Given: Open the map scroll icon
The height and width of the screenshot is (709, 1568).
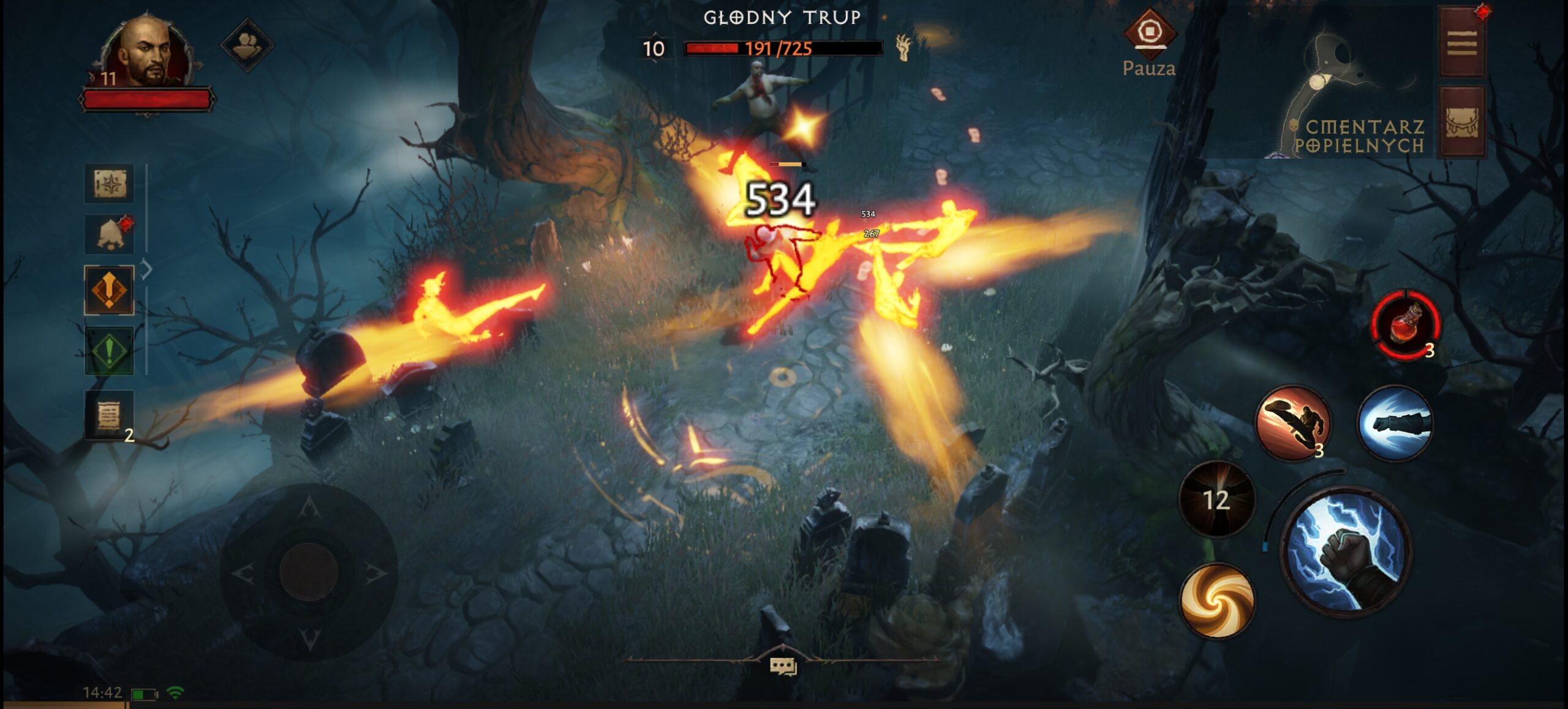Looking at the screenshot, I should coord(109,184).
